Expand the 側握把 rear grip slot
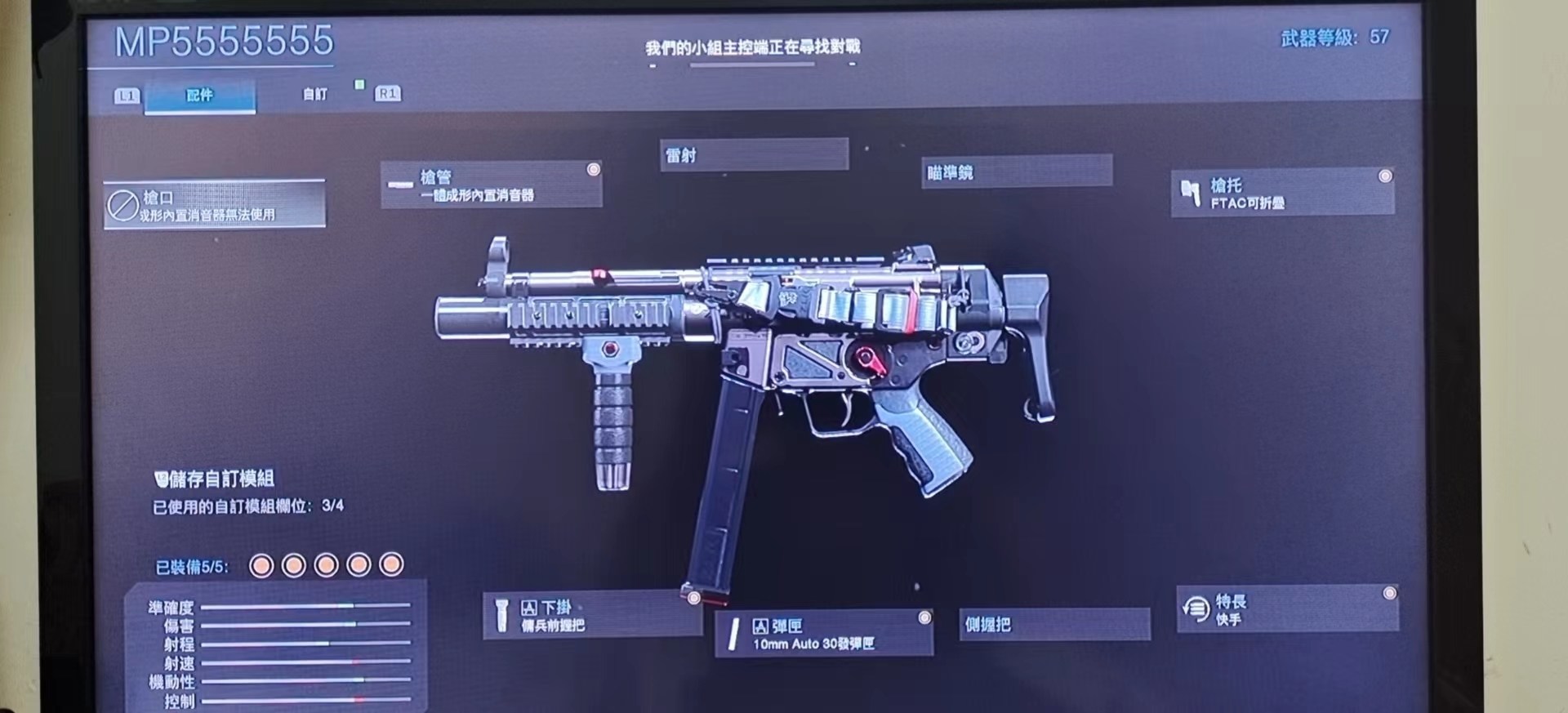The width and height of the screenshot is (1568, 713). pyautogui.click(x=1053, y=625)
